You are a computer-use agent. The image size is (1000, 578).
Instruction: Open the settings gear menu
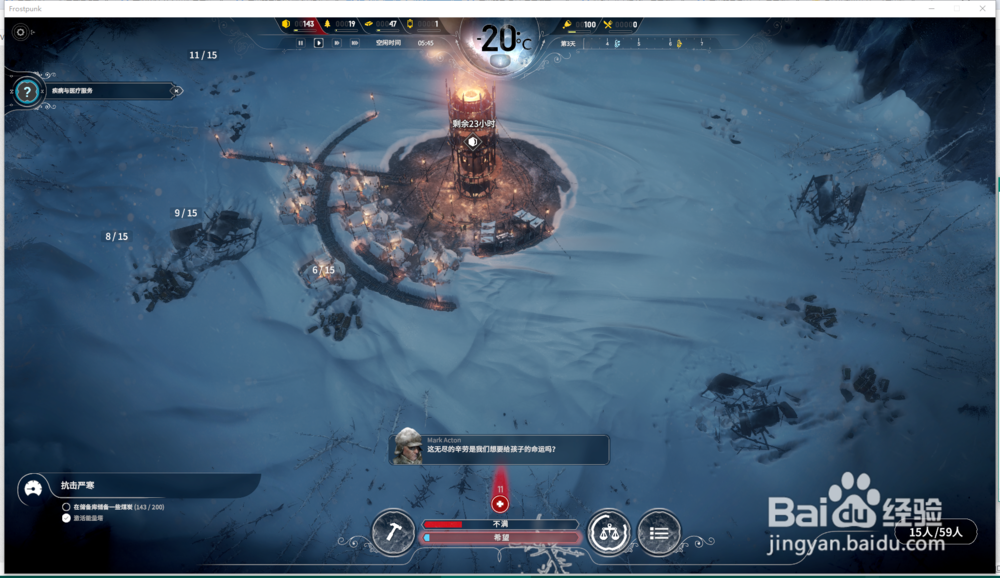[x=21, y=32]
